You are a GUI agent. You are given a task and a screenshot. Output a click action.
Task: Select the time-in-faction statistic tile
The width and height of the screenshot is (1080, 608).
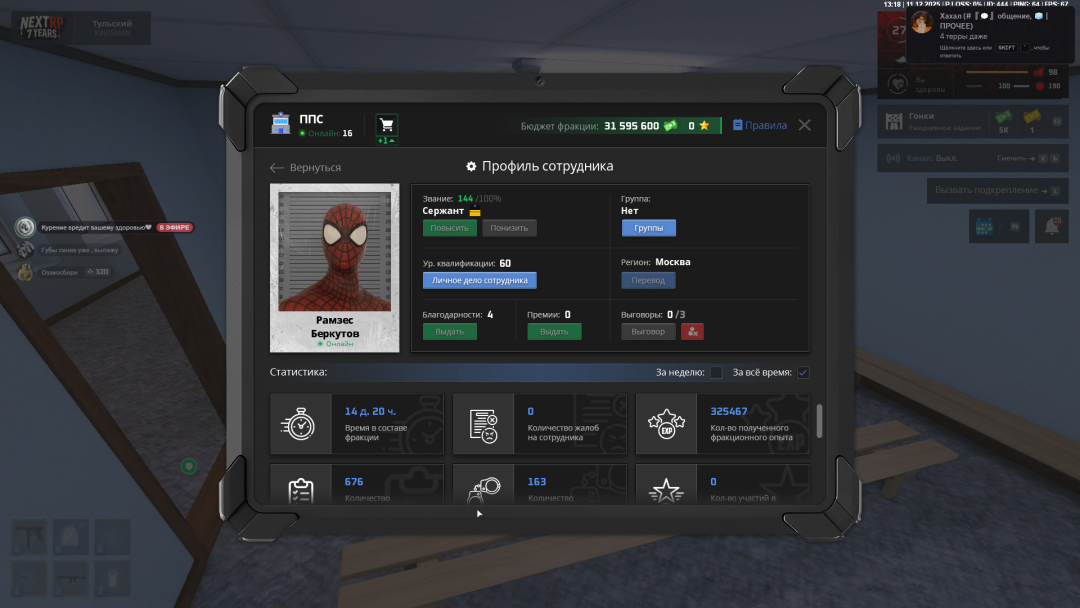tap(357, 424)
